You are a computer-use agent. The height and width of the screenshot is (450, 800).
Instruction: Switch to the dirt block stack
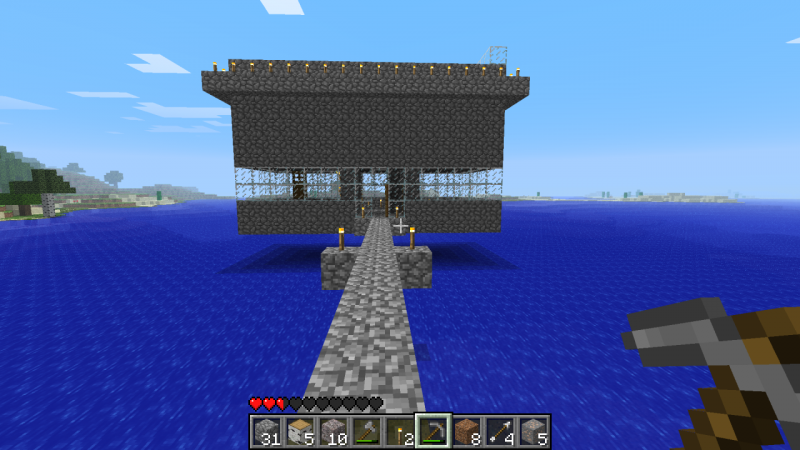pyautogui.click(x=466, y=431)
